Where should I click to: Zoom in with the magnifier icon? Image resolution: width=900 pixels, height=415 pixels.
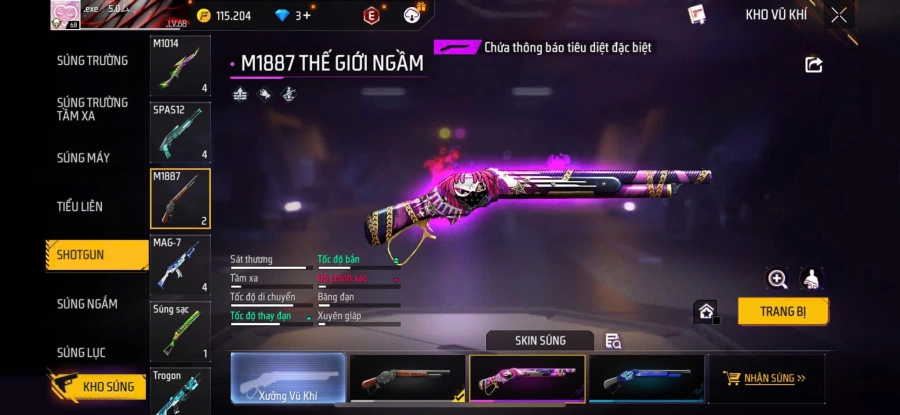tap(777, 279)
